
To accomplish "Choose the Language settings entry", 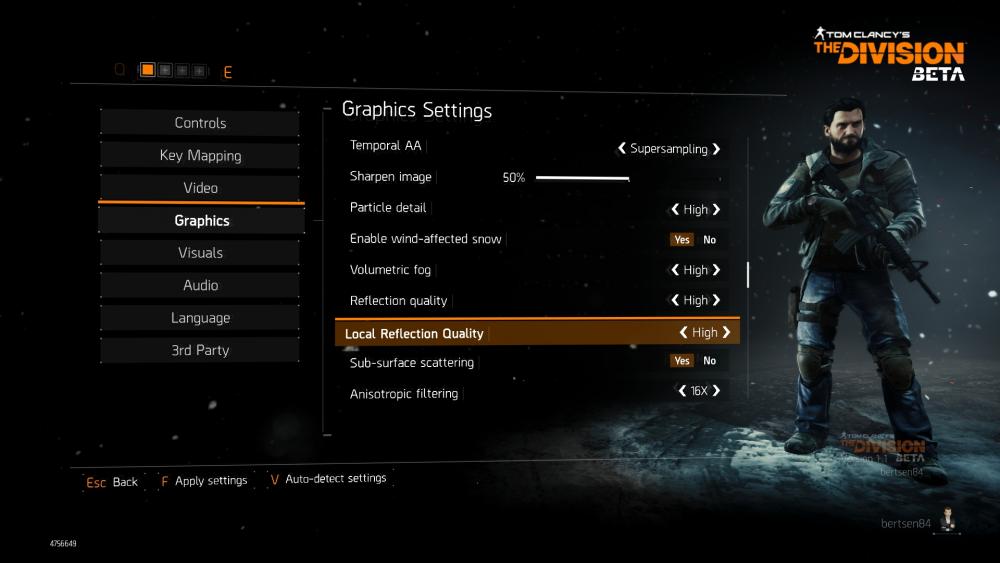I will point(200,318).
